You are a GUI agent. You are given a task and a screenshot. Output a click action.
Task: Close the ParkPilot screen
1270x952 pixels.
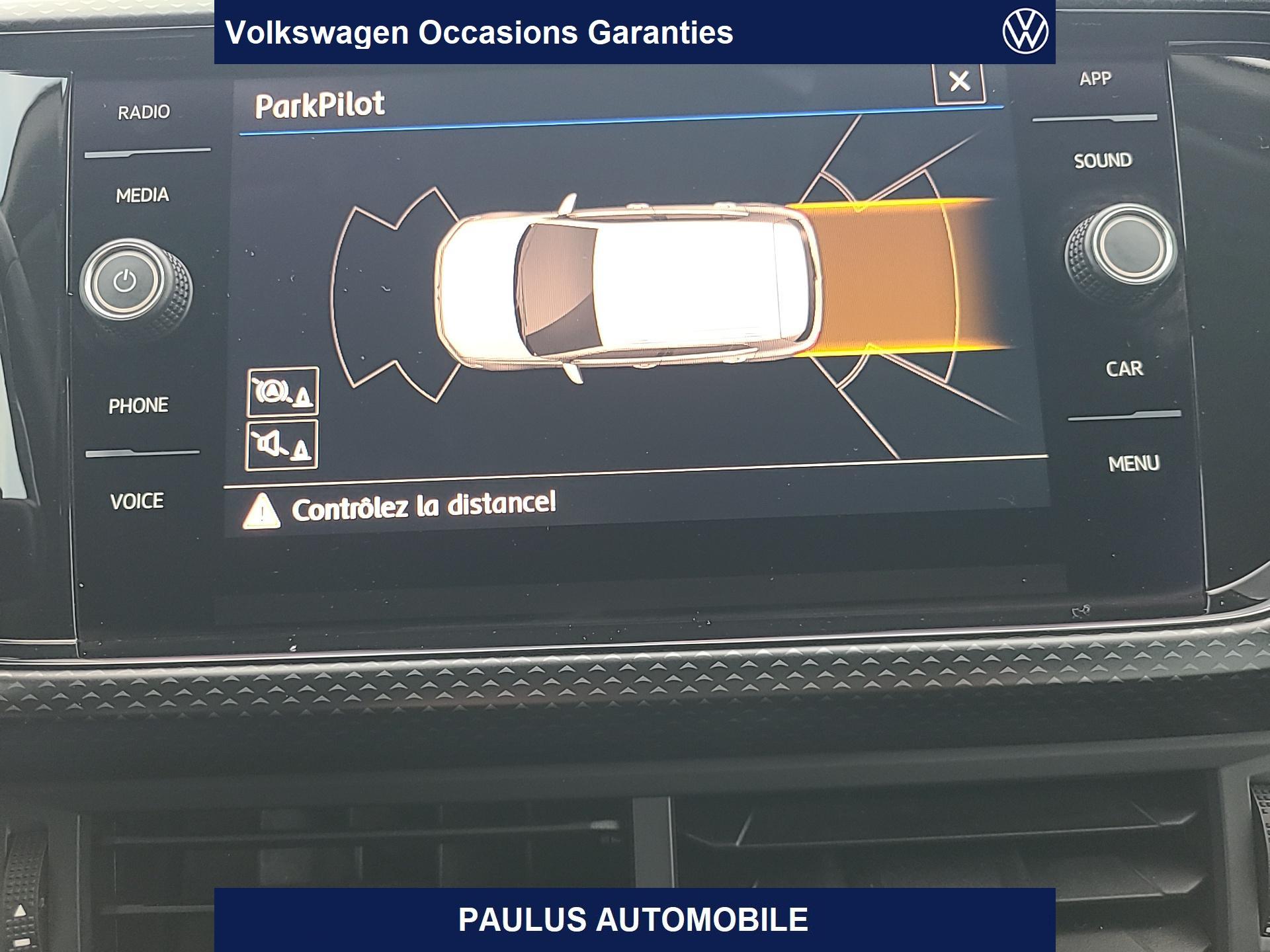(x=959, y=82)
